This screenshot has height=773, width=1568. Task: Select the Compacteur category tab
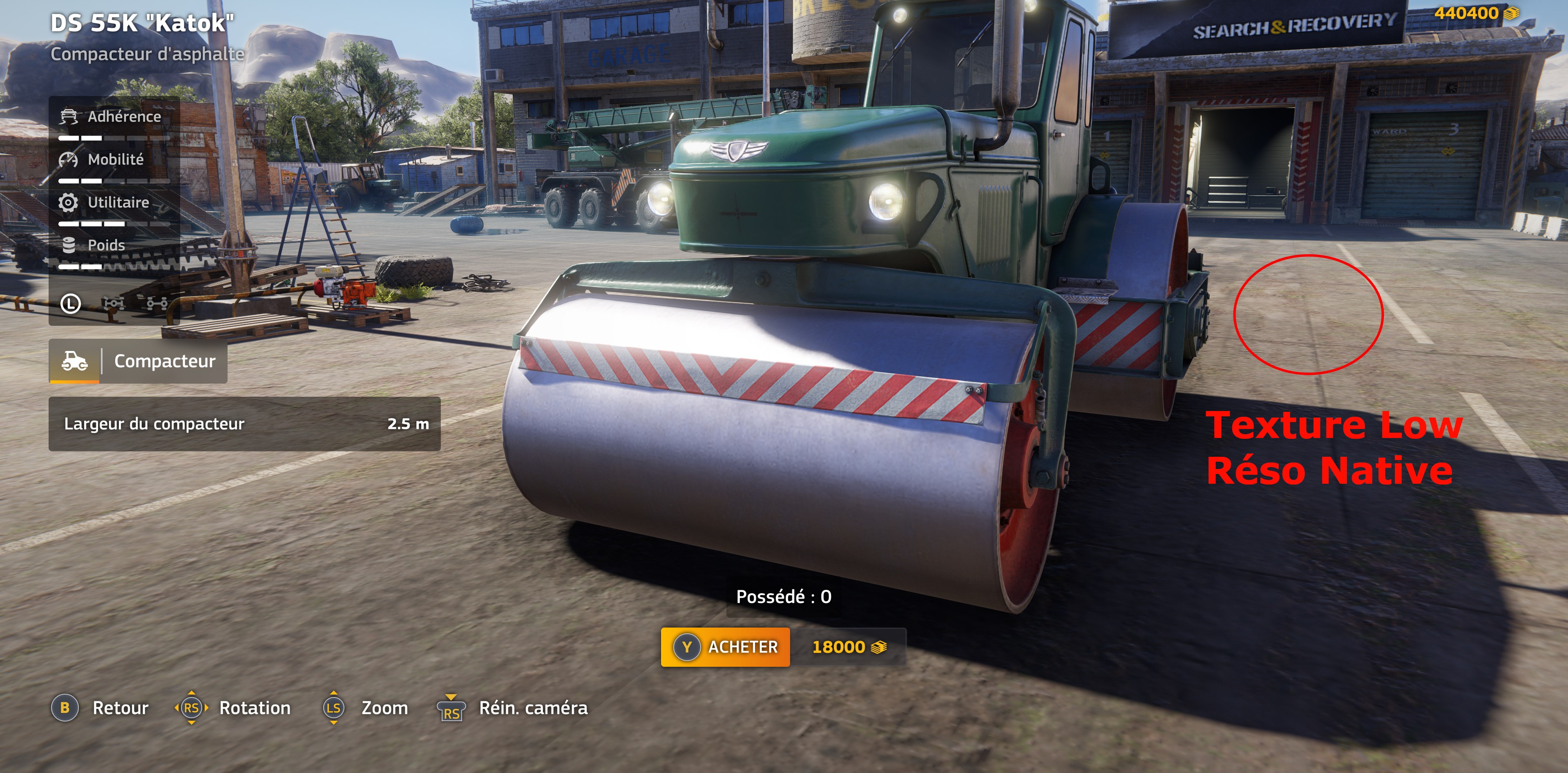pos(139,362)
